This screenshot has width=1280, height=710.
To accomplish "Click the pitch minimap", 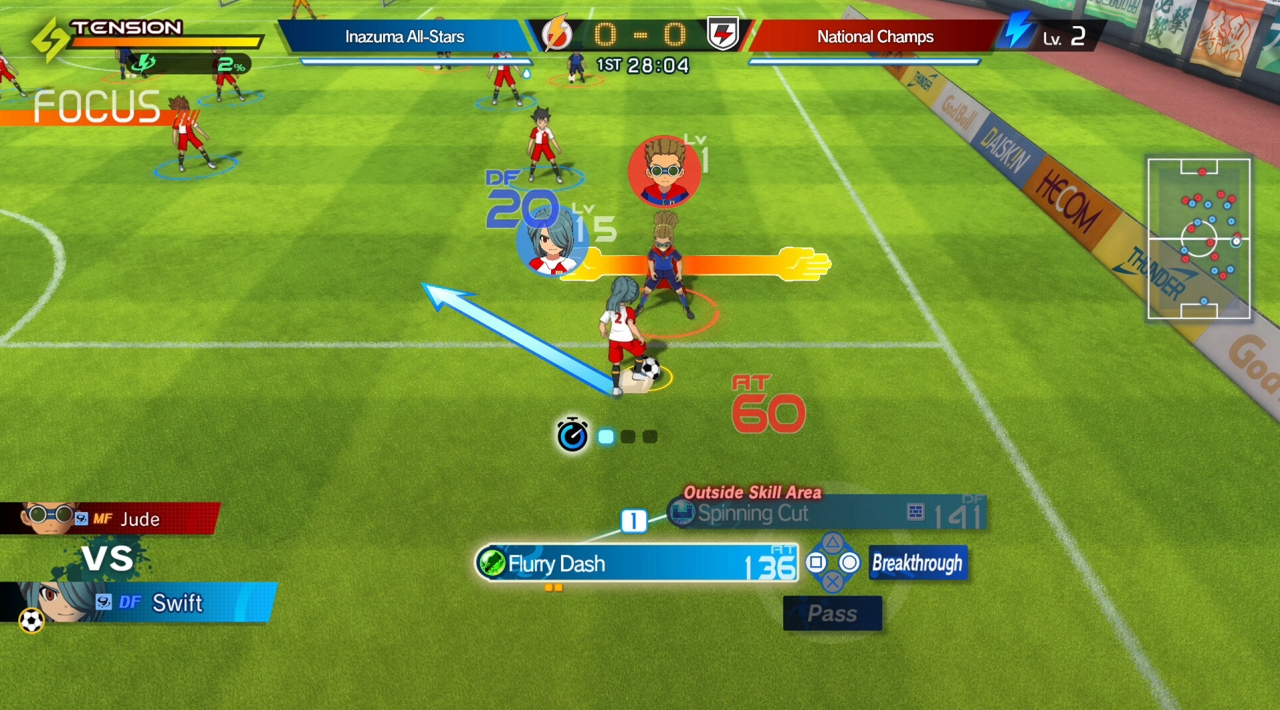I will pyautogui.click(x=1198, y=239).
